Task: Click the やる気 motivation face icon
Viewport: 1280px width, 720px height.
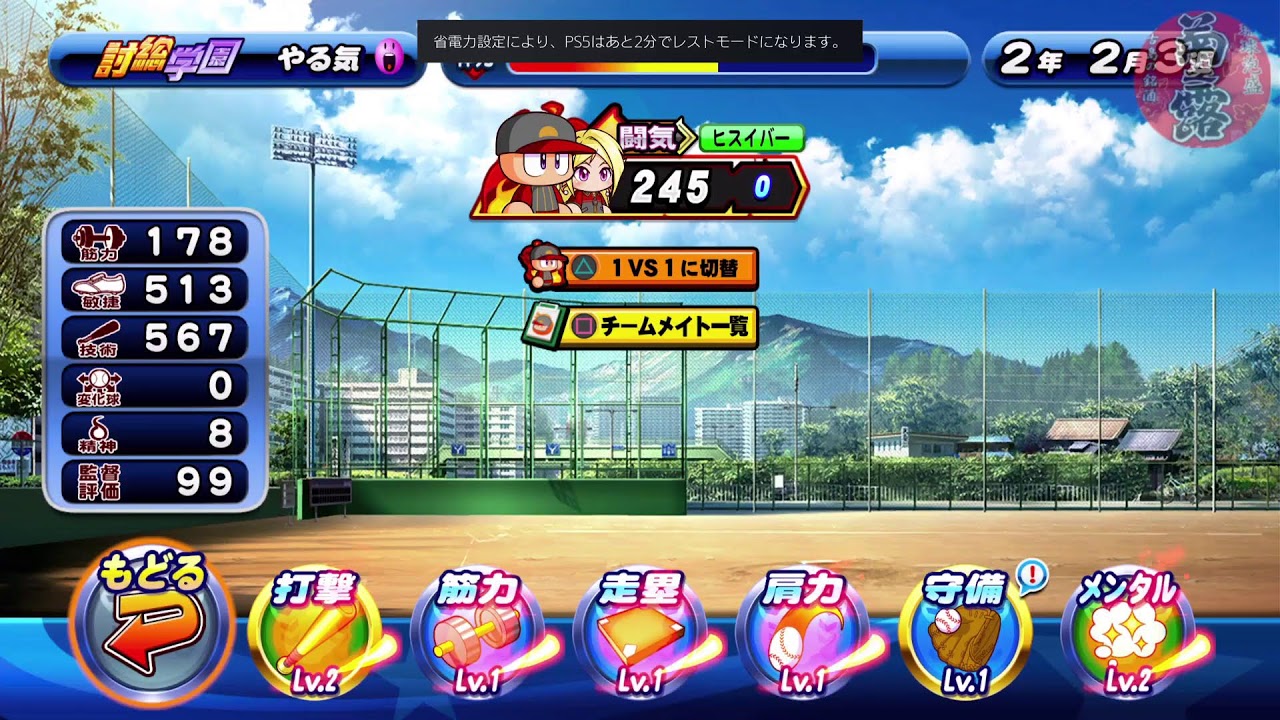Action: point(388,60)
